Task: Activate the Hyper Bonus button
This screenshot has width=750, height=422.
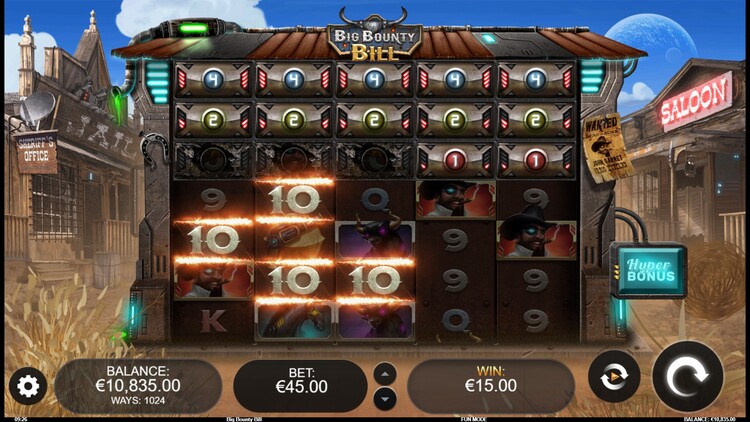Action: coord(649,271)
